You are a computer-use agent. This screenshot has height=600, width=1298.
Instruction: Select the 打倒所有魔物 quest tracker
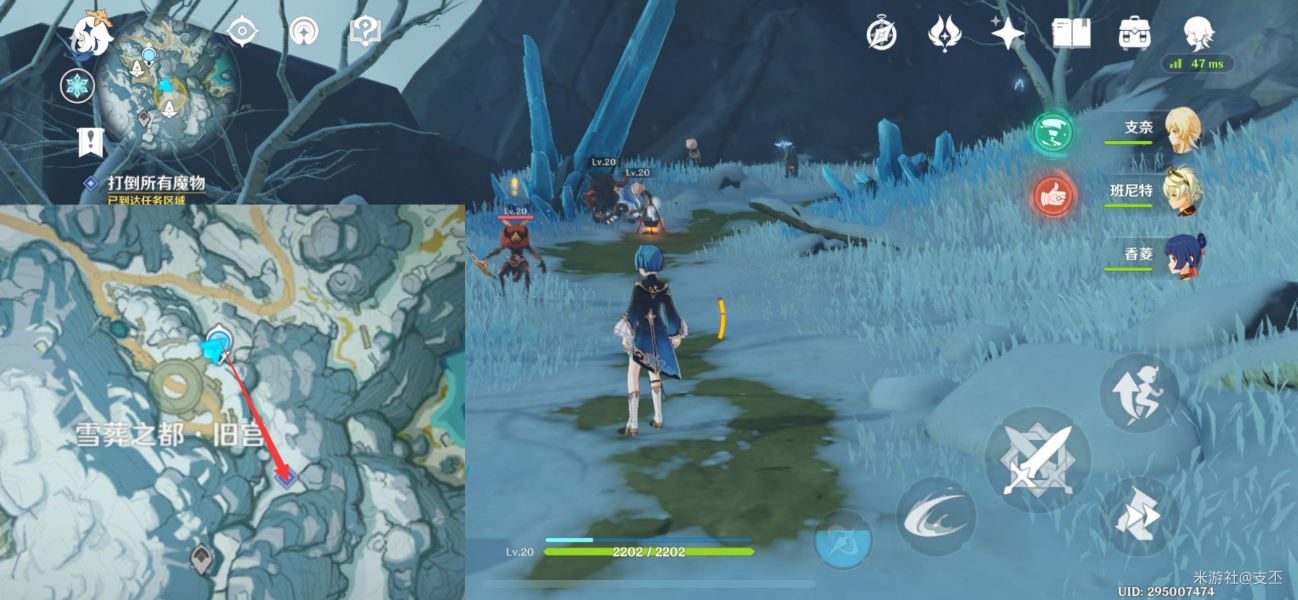click(155, 183)
